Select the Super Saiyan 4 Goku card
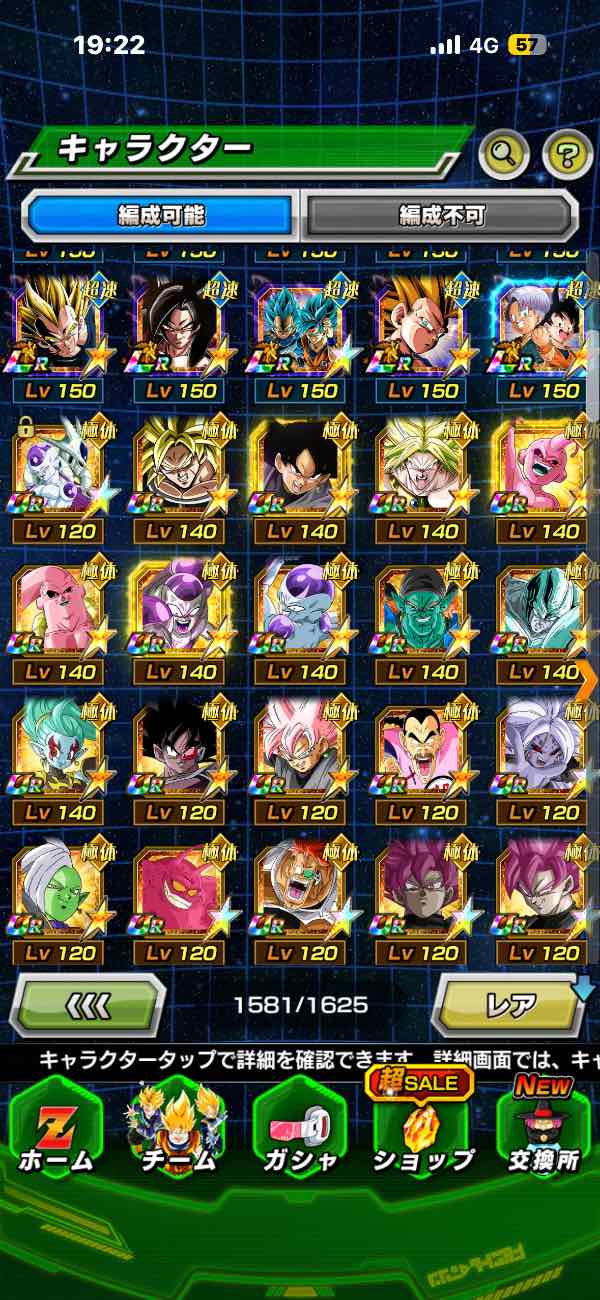600x1300 pixels. [x=179, y=328]
